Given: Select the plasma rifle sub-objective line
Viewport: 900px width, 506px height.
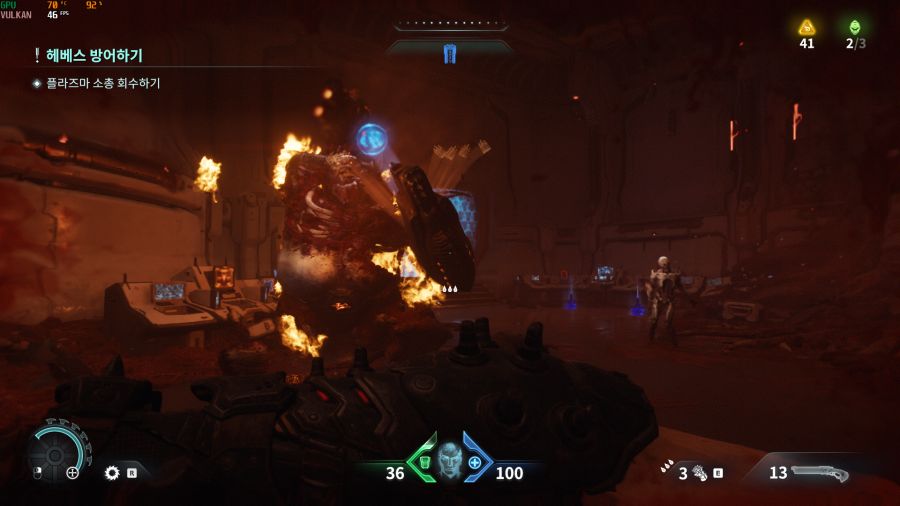Looking at the screenshot, I should tap(102, 84).
